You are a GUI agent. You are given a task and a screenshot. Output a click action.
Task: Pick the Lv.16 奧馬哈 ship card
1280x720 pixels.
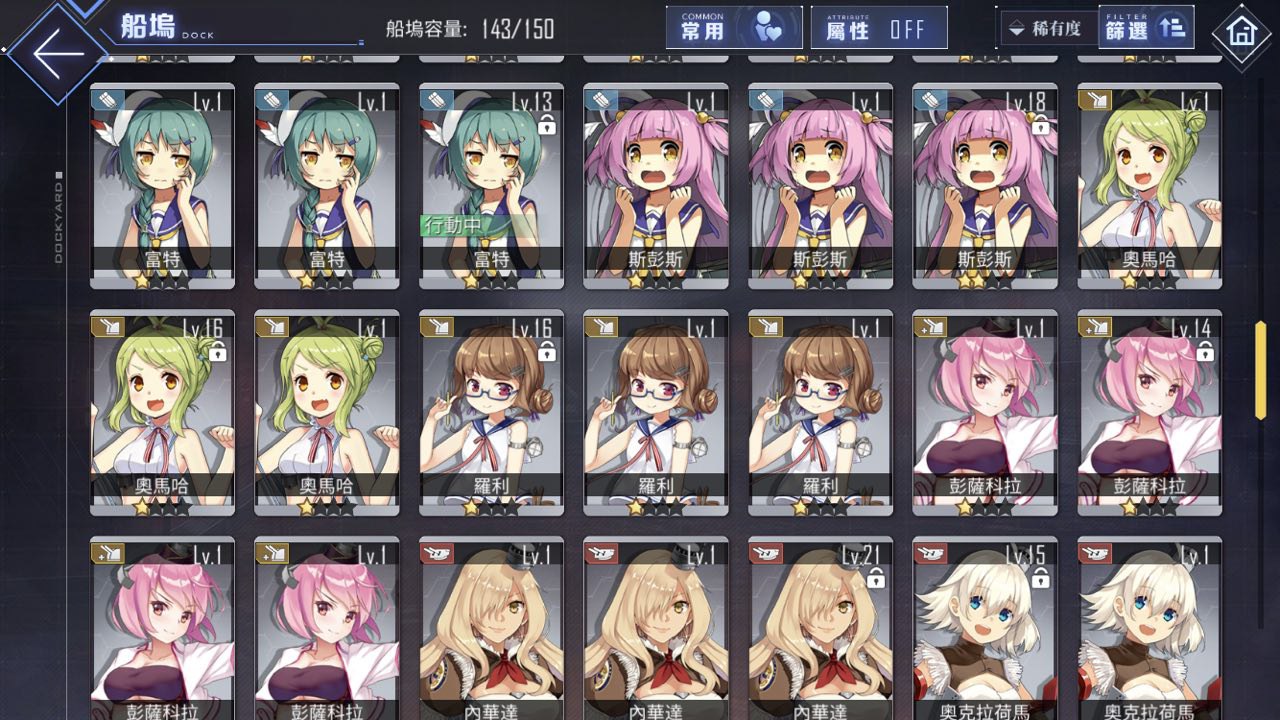(x=162, y=412)
